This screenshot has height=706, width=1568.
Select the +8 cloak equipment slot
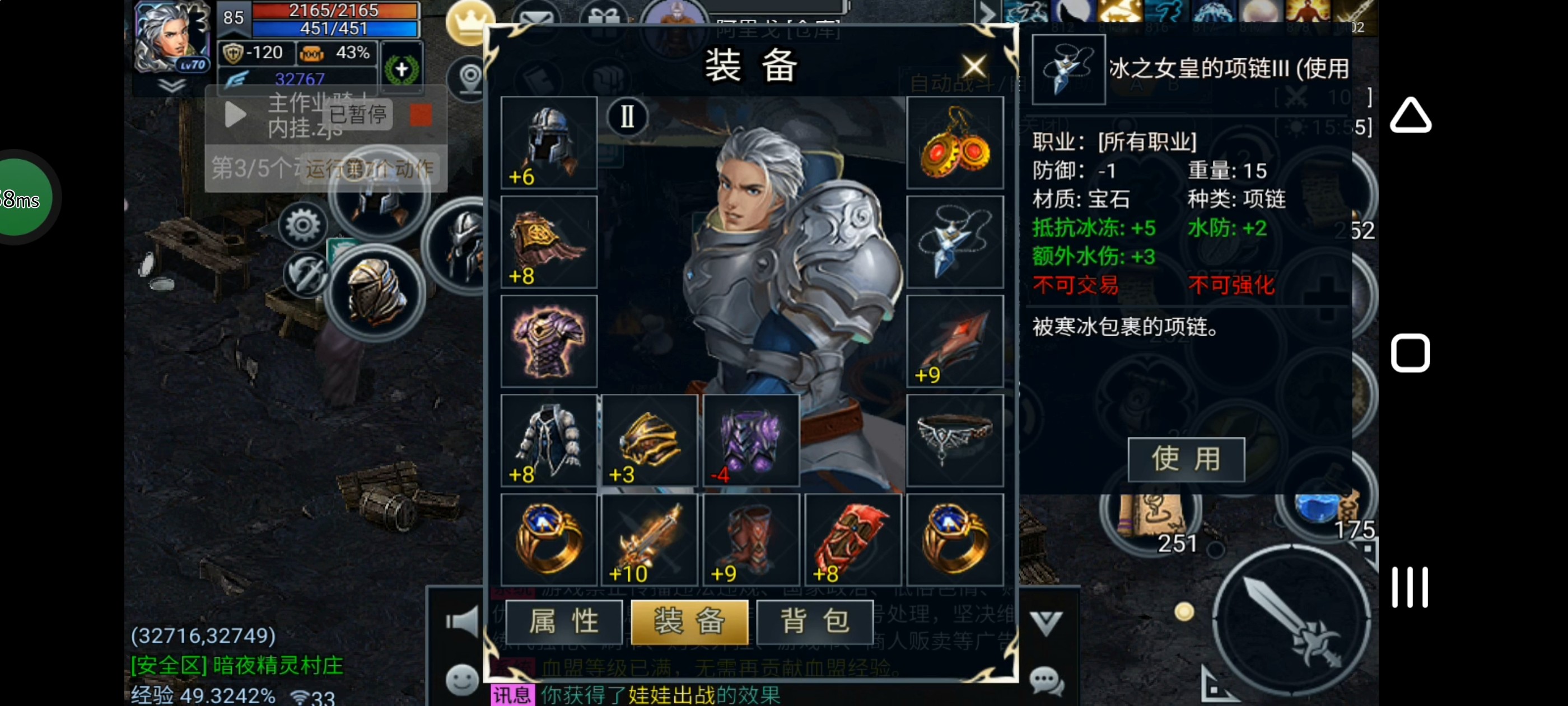coord(548,242)
